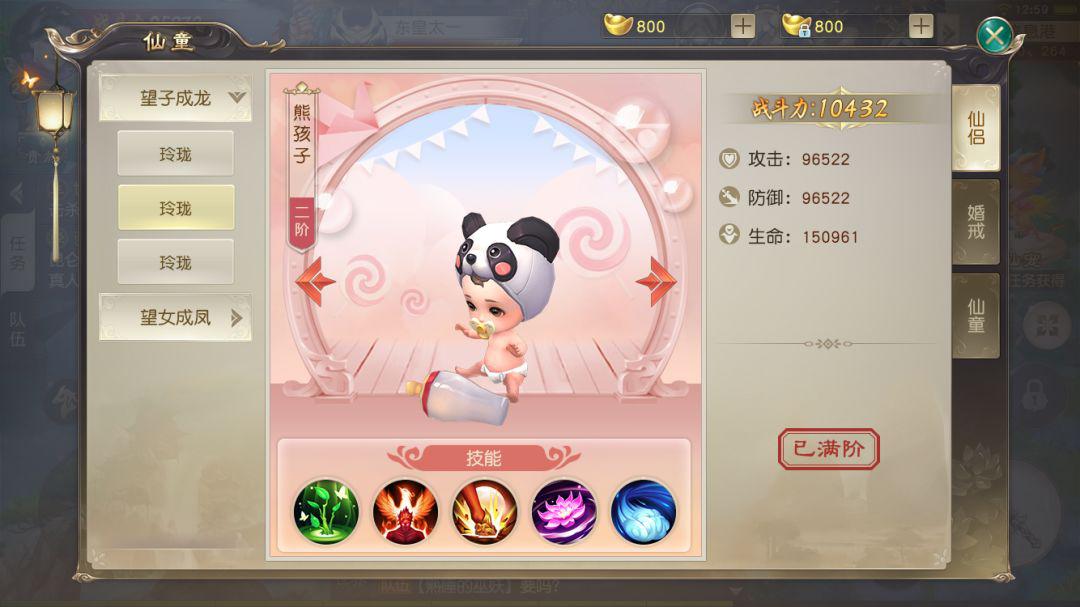Select the blue swirling cloud skill icon
This screenshot has height=607, width=1080.
click(x=643, y=512)
